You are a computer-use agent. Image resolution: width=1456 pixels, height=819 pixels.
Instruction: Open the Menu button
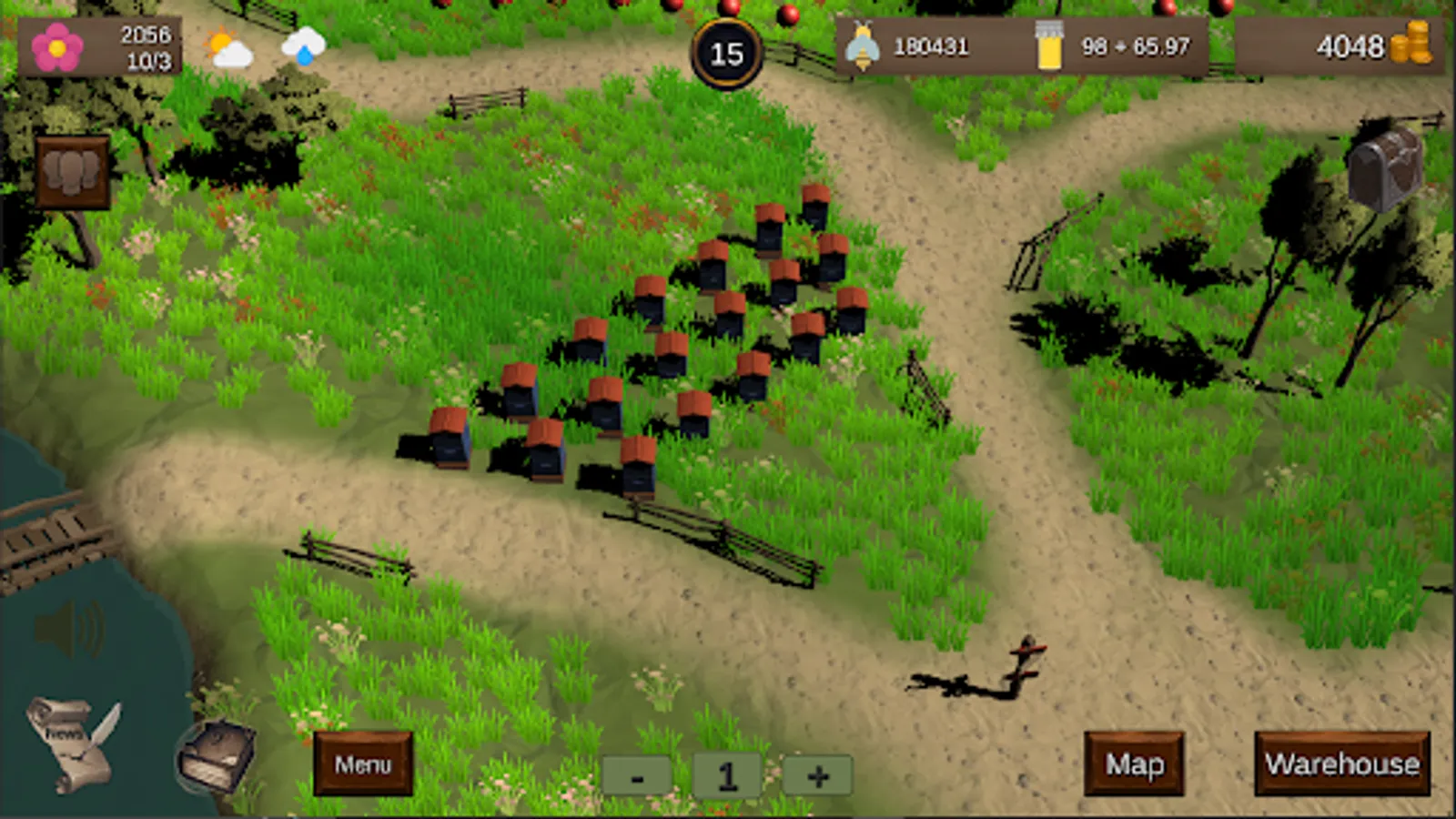(x=362, y=763)
